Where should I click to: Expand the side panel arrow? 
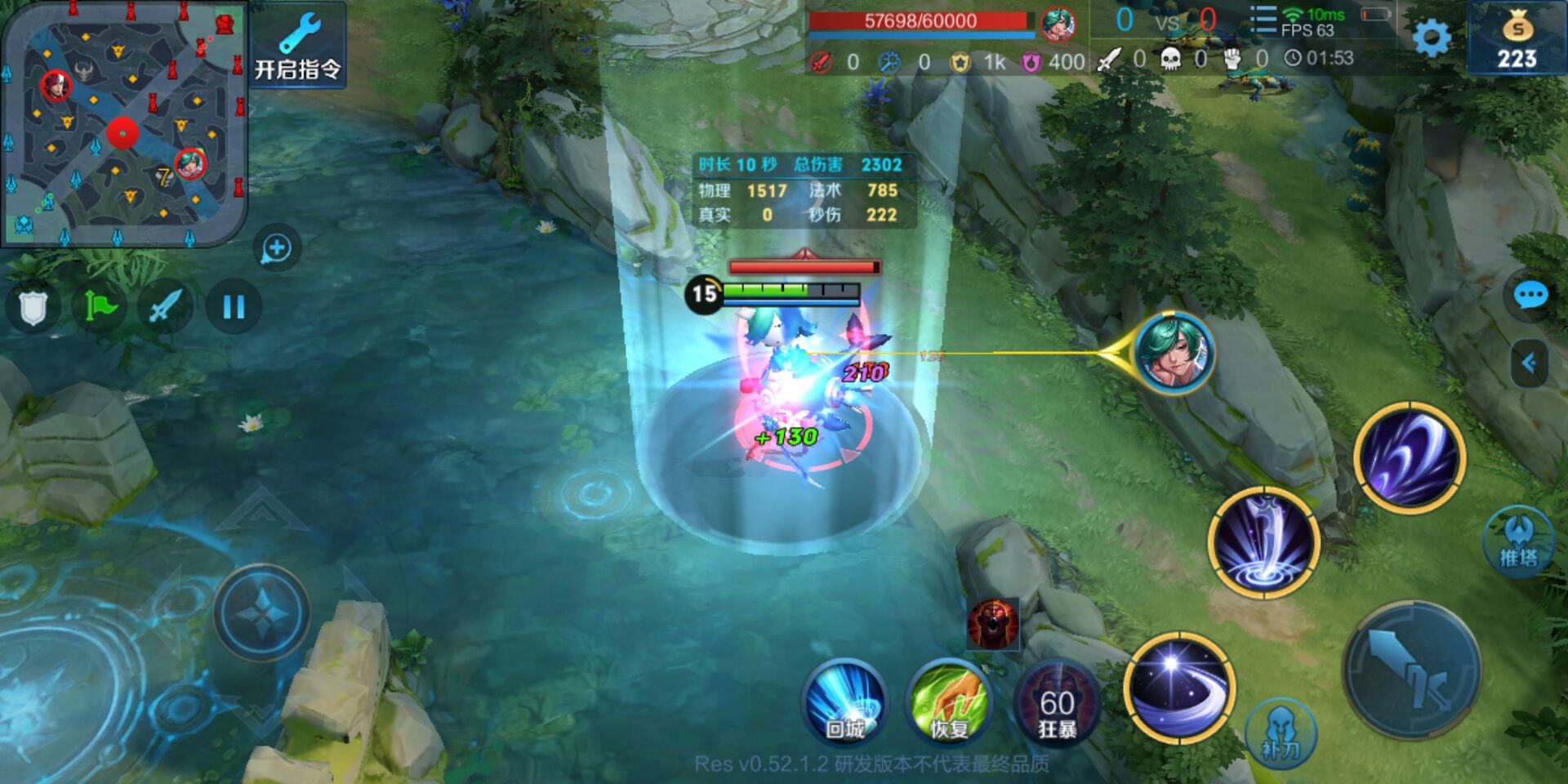(x=1529, y=363)
